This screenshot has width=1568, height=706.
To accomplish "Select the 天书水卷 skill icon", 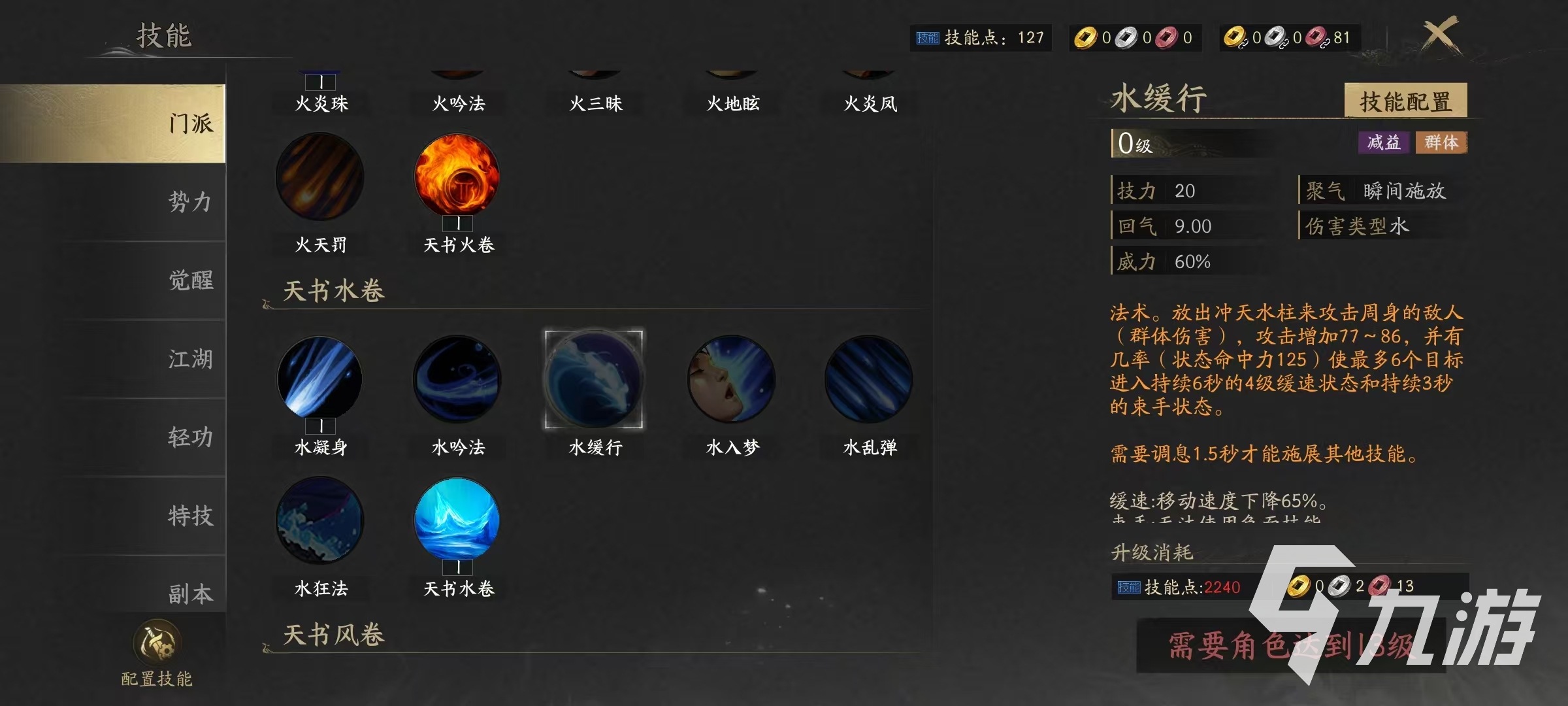I will click(x=457, y=520).
